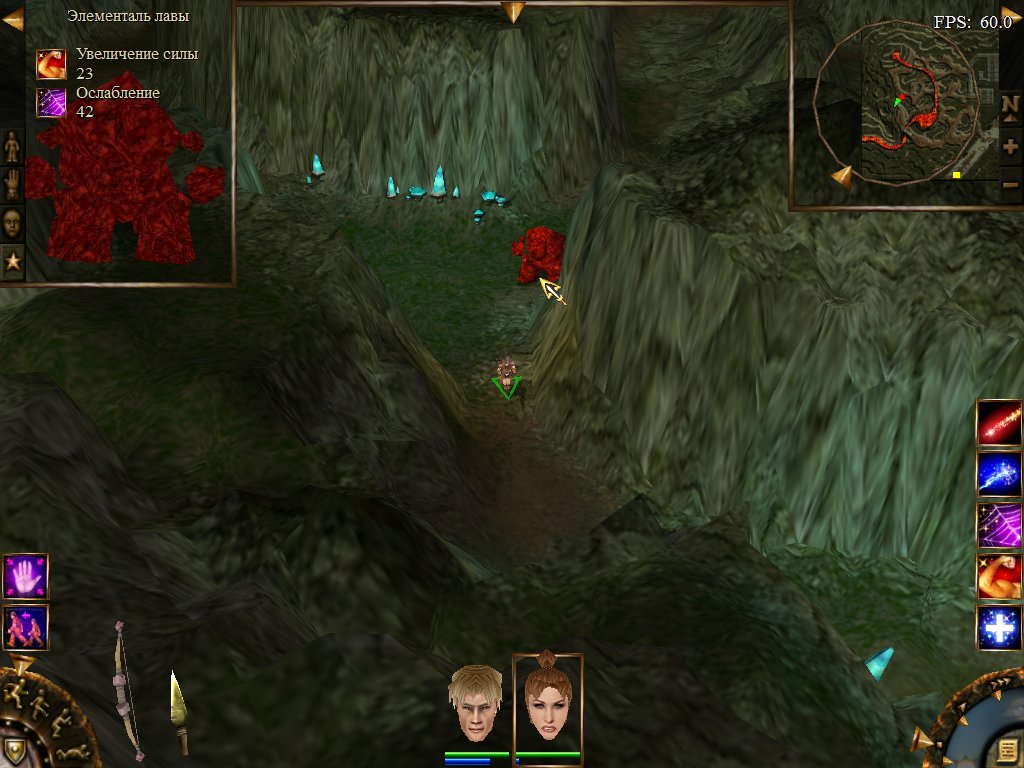This screenshot has width=1024, height=768.
Task: Activate the glowing blue cross spell
Action: click(x=999, y=628)
